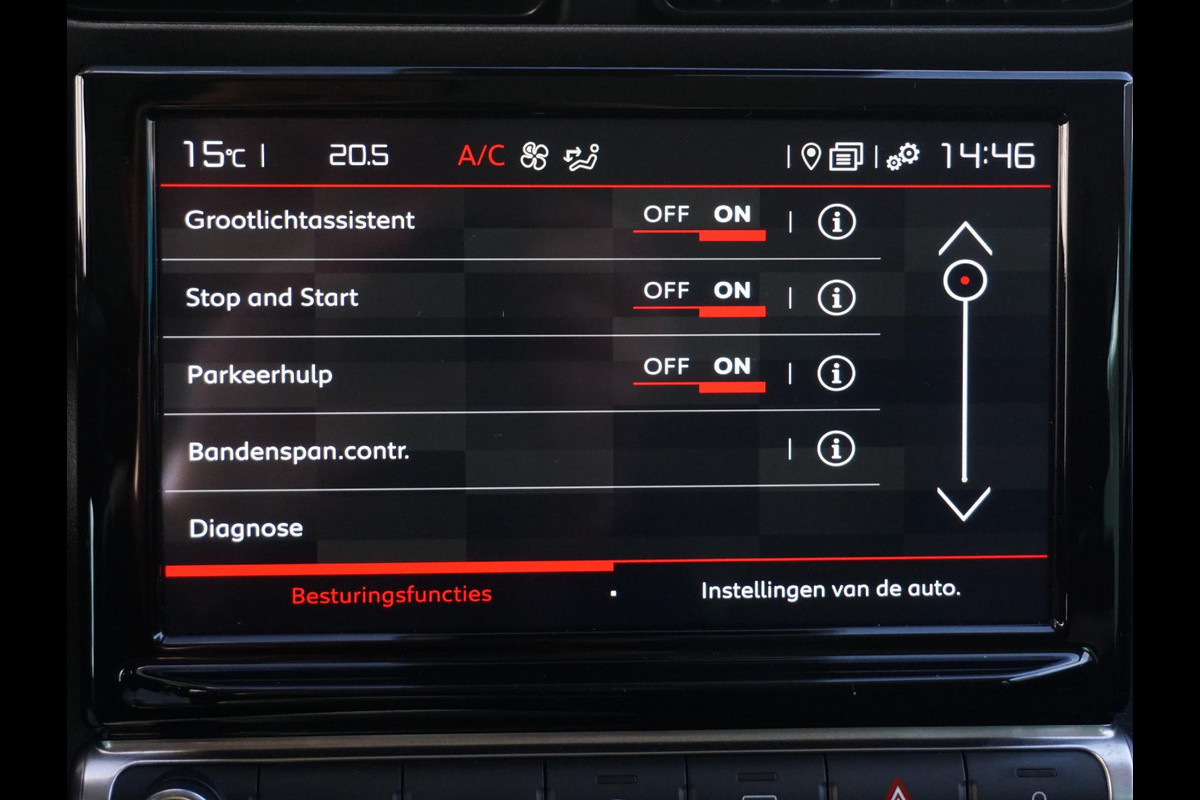Click the down arrow of the list
The height and width of the screenshot is (800, 1200).
(x=965, y=503)
